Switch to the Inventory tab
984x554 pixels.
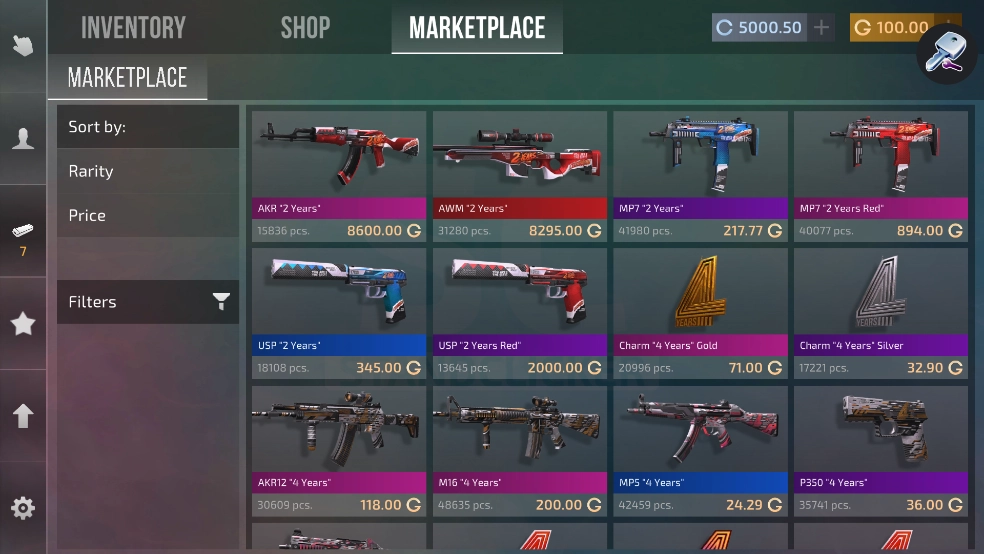click(133, 28)
